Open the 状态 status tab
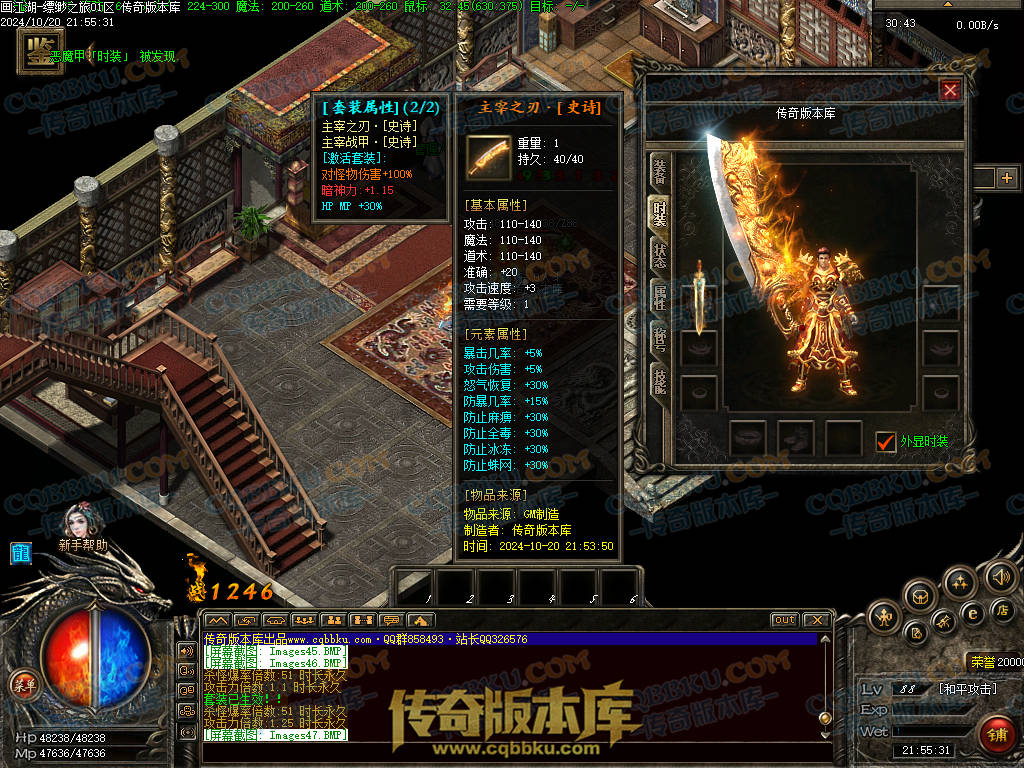Viewport: 1024px width, 768px height. pyautogui.click(x=659, y=253)
